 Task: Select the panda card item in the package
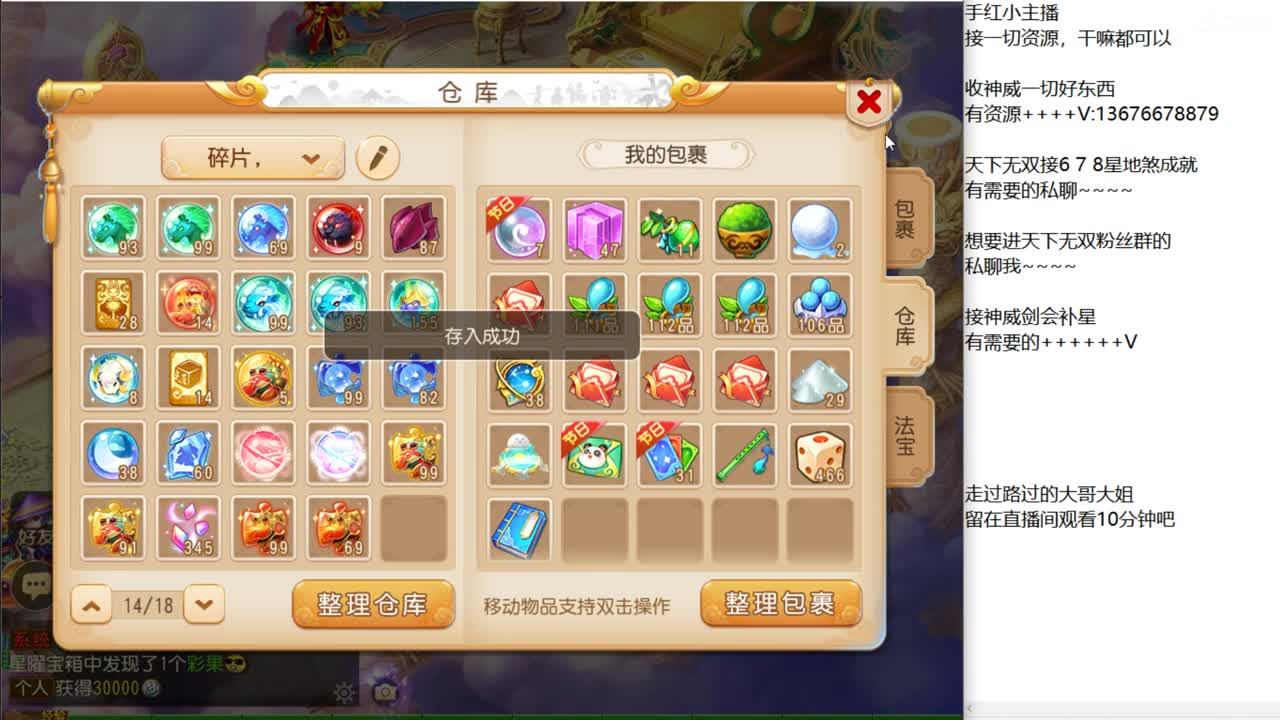(x=594, y=455)
